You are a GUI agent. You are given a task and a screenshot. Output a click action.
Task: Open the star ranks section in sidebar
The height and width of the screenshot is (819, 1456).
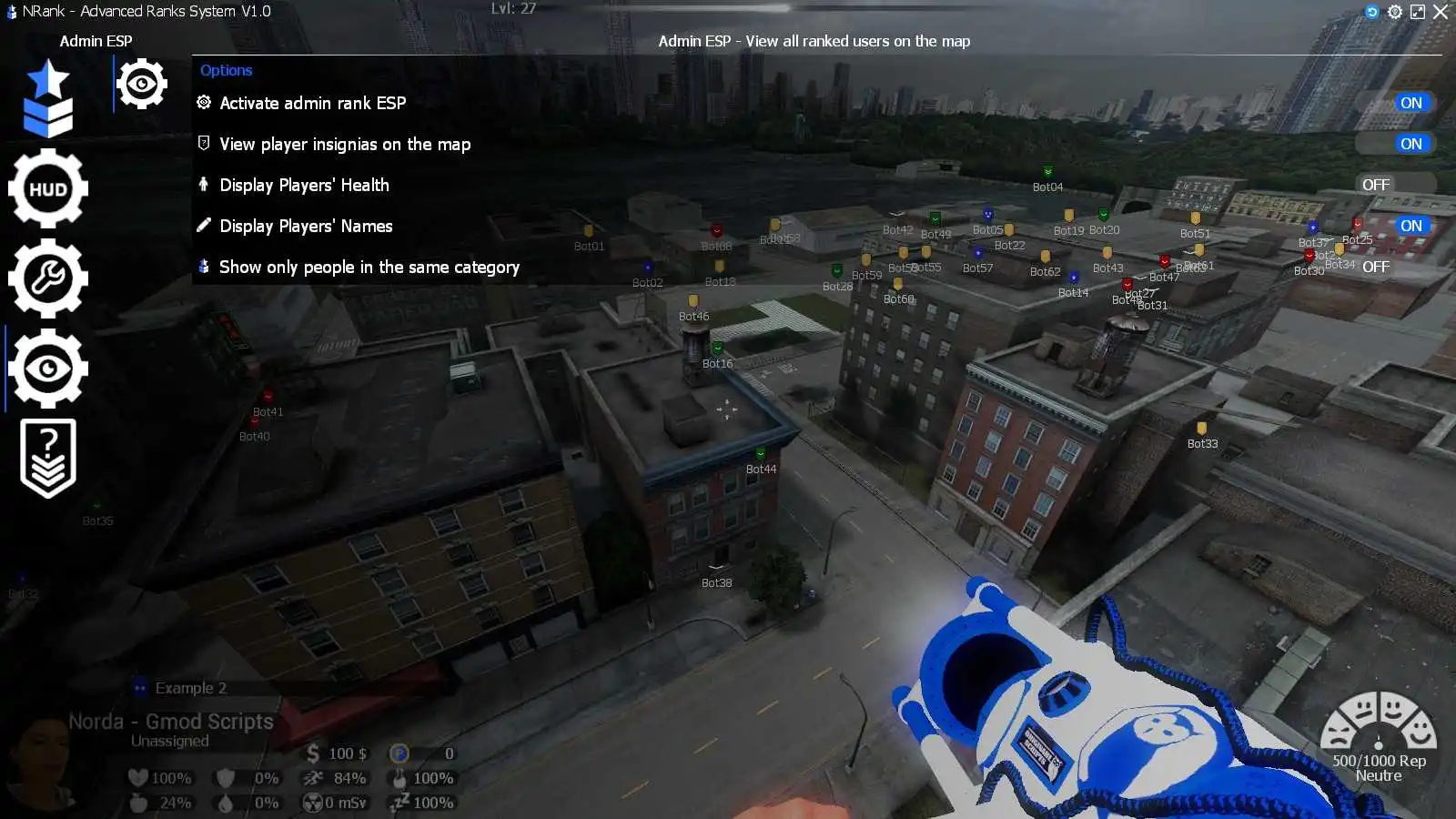(48, 98)
